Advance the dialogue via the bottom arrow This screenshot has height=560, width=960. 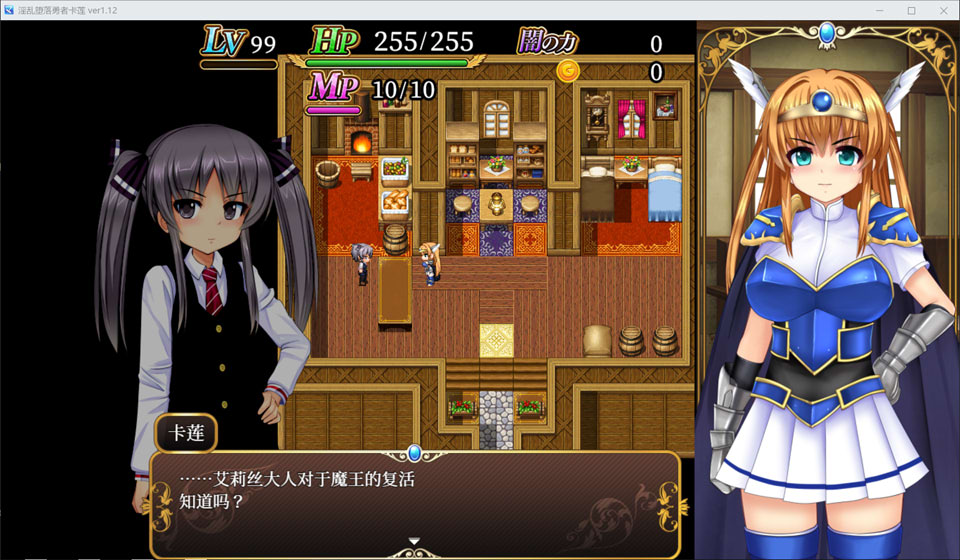(x=415, y=542)
